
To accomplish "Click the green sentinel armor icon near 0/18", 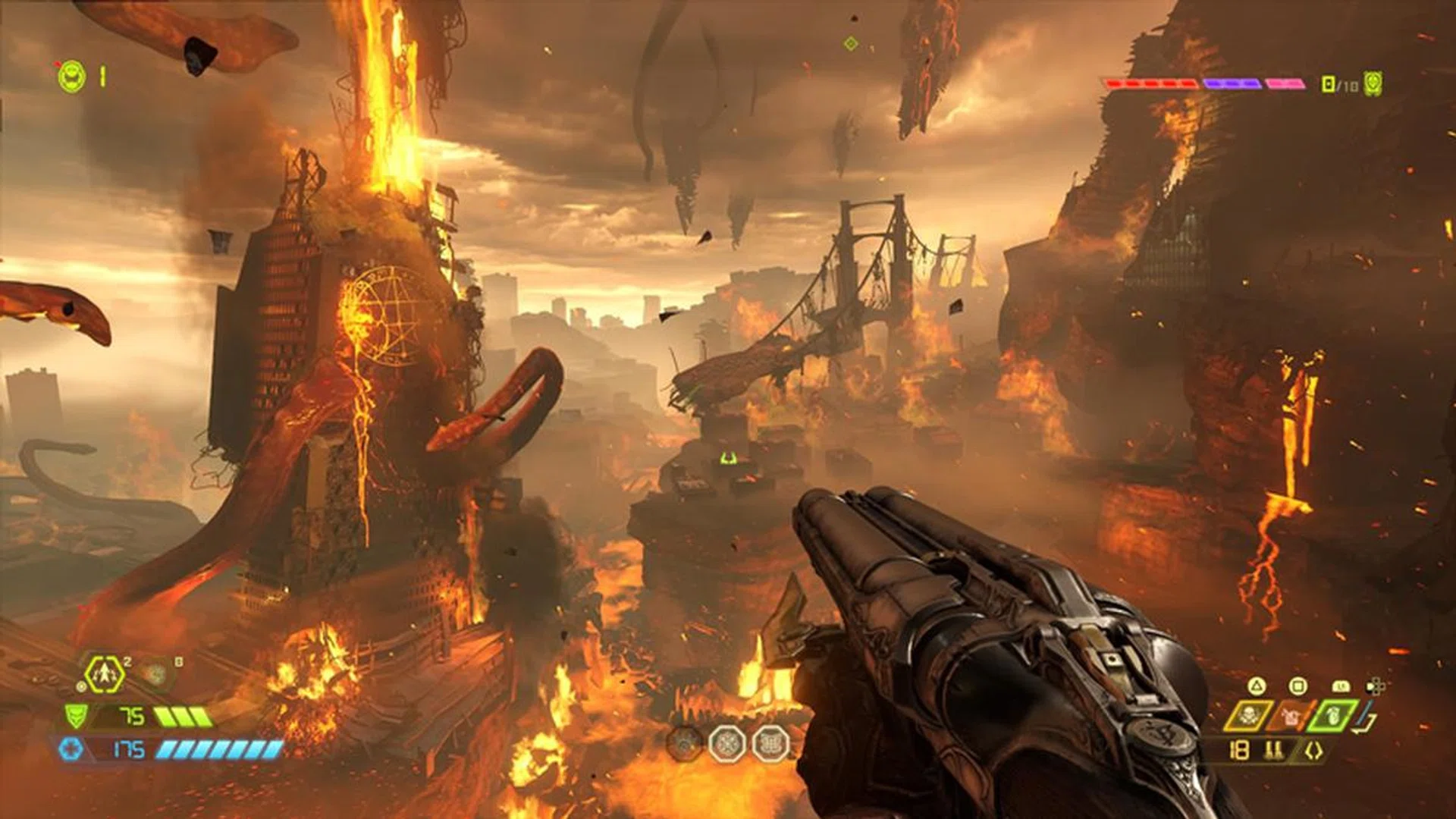I will point(1372,83).
